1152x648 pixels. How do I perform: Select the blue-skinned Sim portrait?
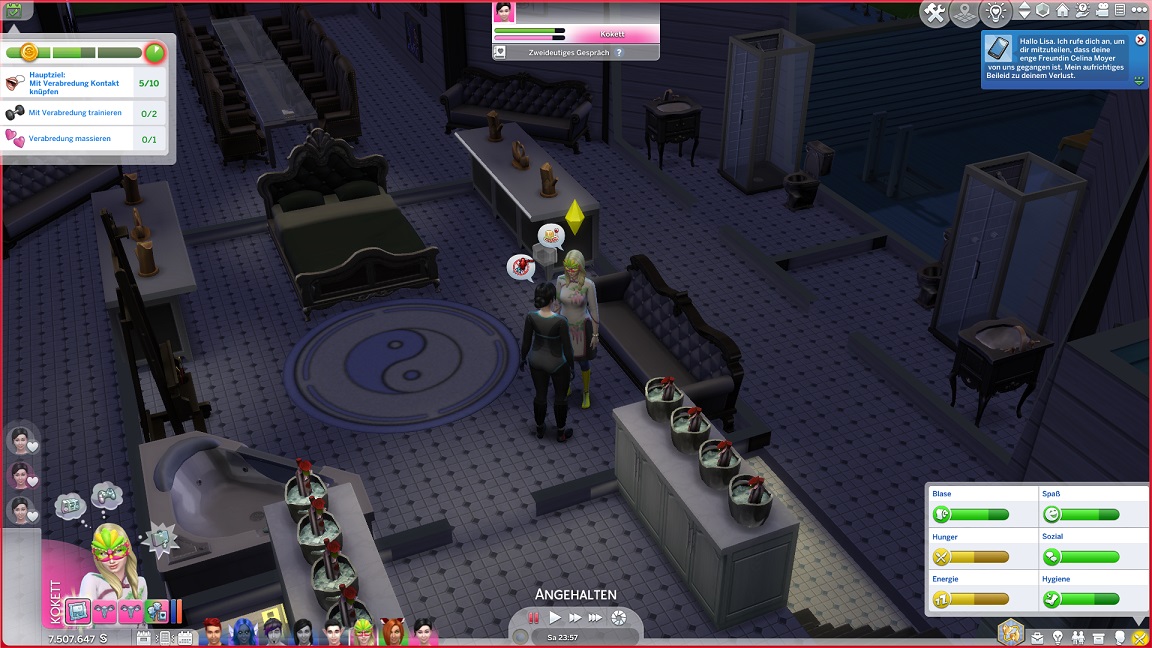[242, 632]
